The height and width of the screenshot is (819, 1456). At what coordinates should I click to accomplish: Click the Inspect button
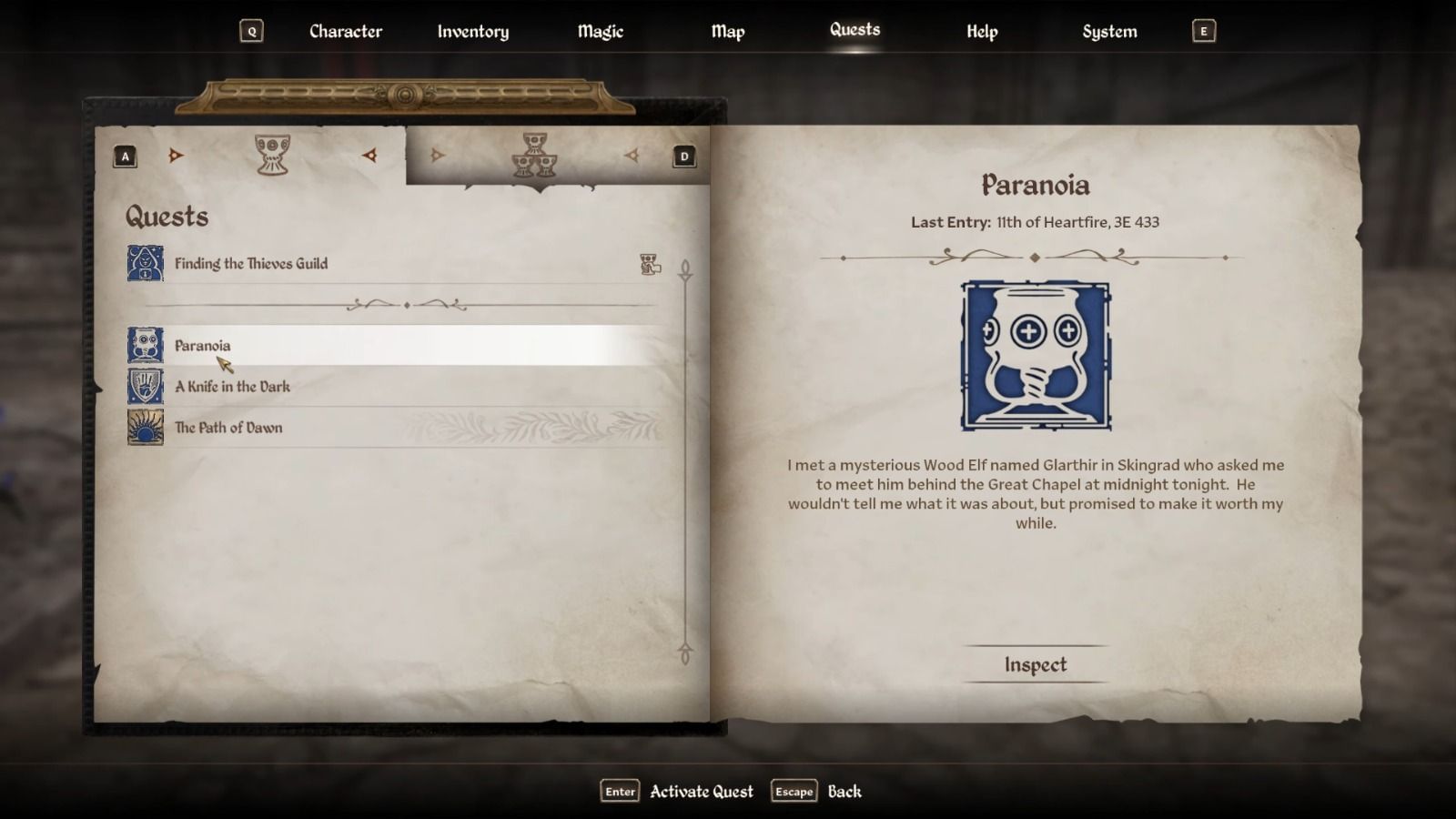tap(1036, 664)
